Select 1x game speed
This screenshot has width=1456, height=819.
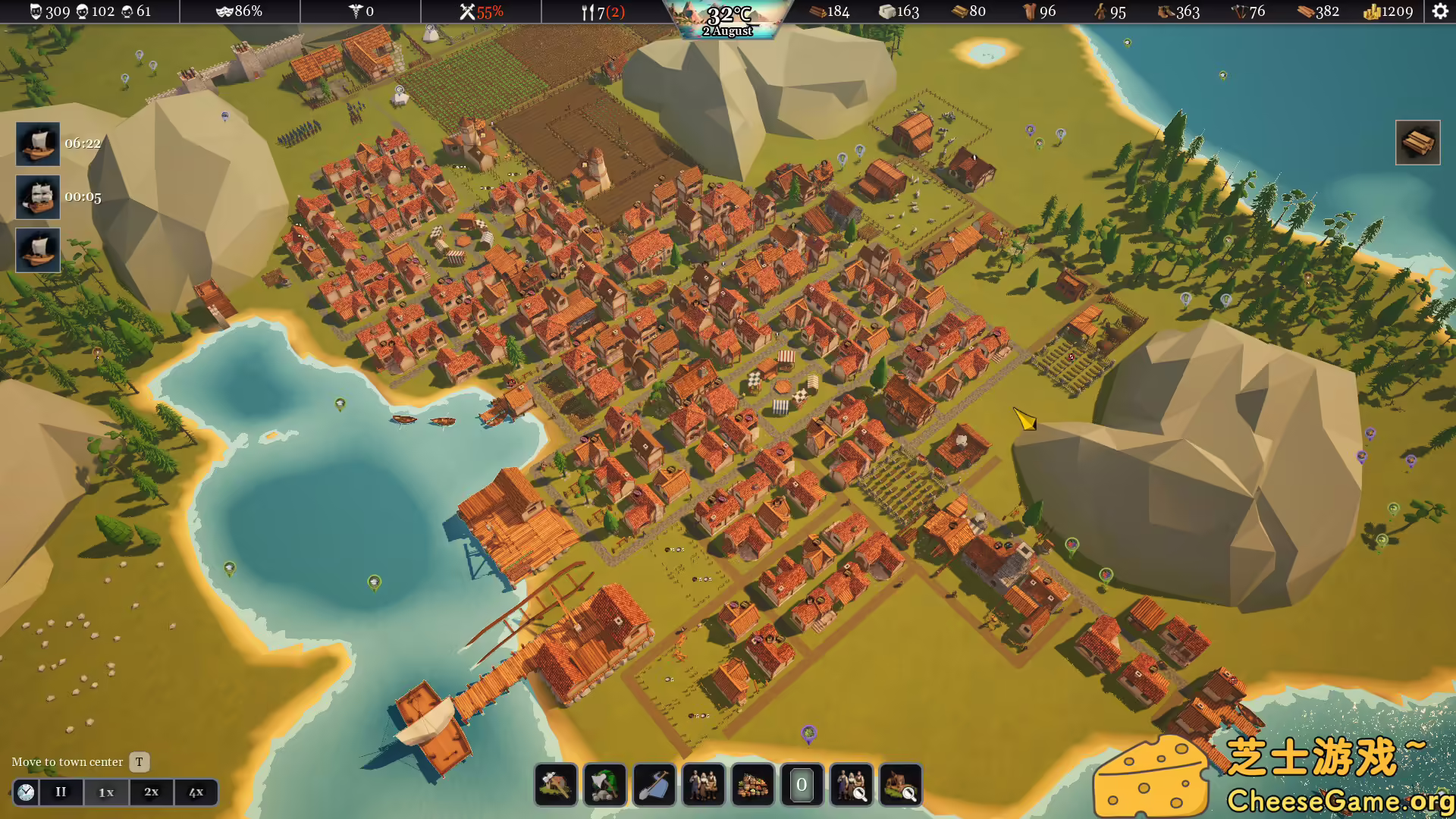point(106,792)
